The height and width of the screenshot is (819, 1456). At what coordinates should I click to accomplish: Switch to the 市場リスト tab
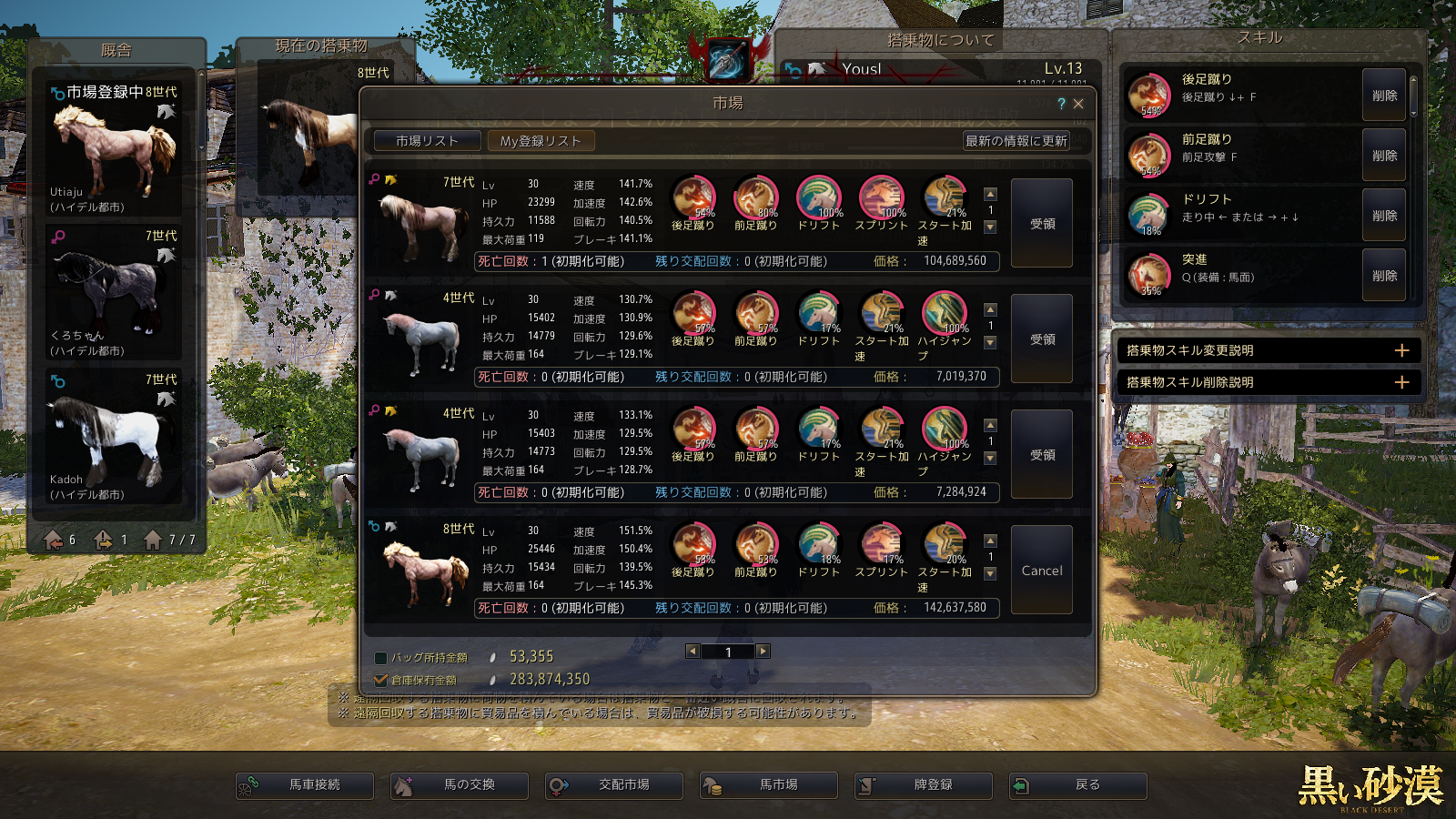(x=427, y=141)
